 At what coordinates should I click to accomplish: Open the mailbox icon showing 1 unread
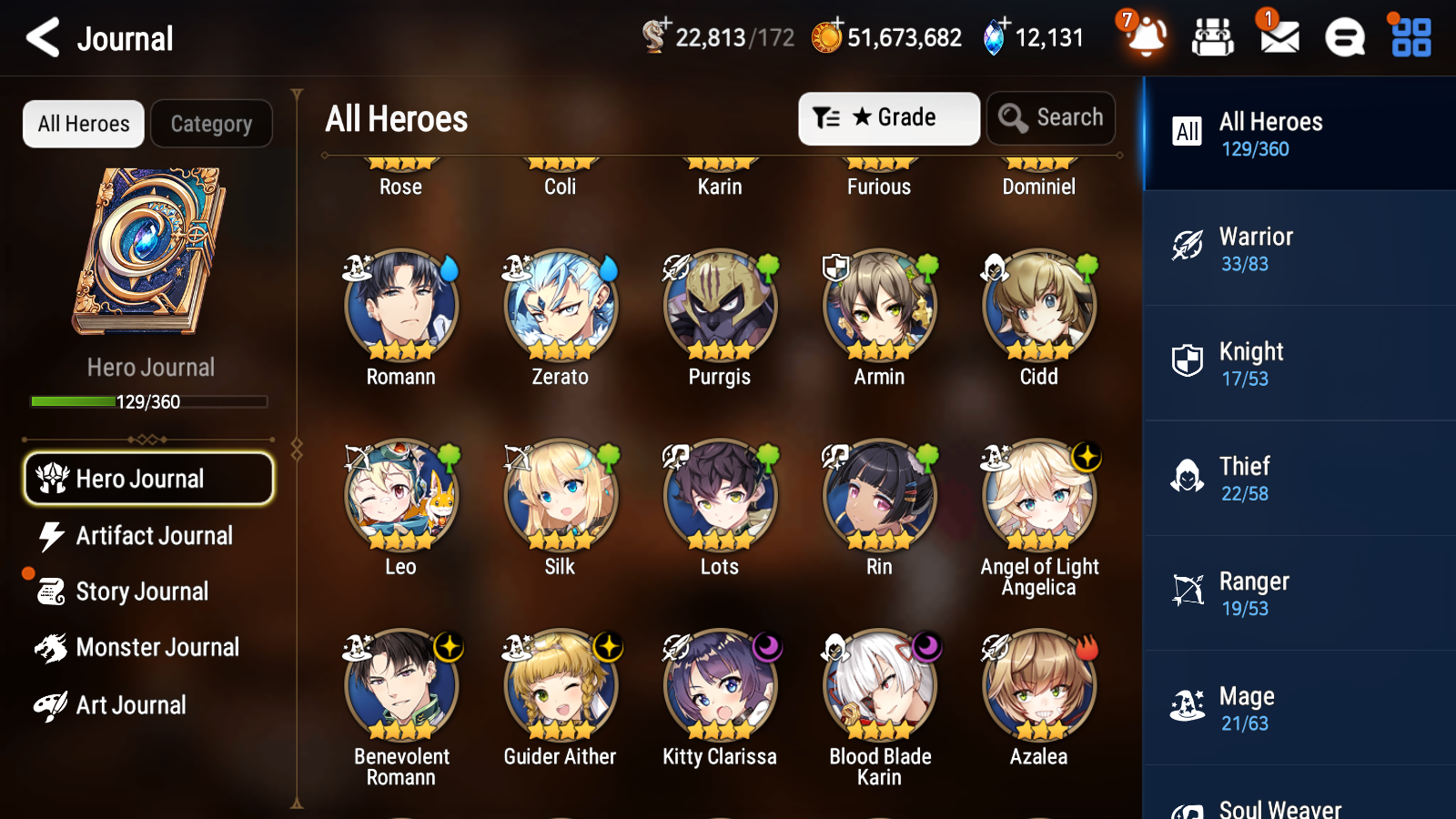pyautogui.click(x=1278, y=38)
